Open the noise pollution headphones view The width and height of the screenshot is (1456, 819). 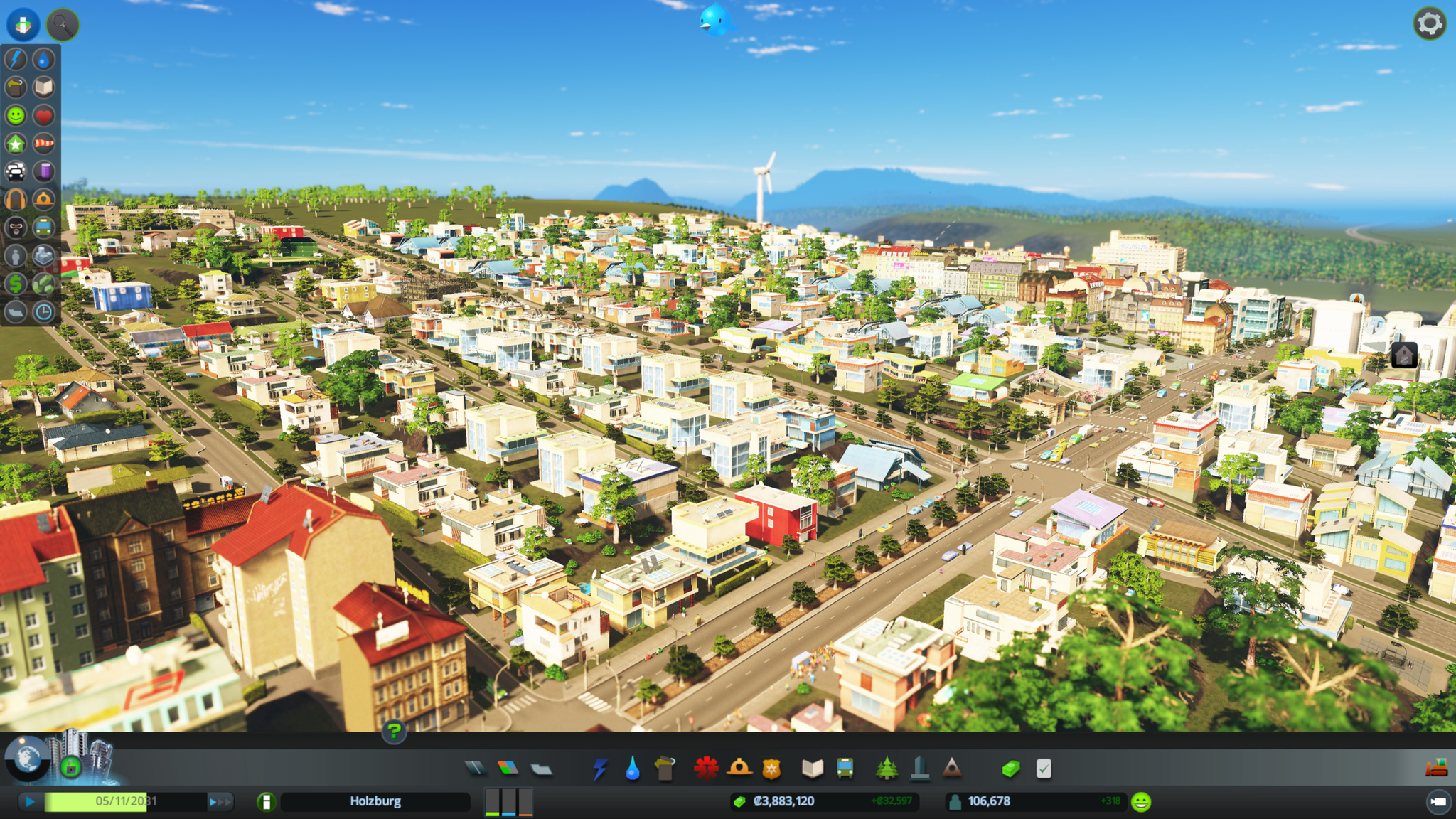click(16, 200)
